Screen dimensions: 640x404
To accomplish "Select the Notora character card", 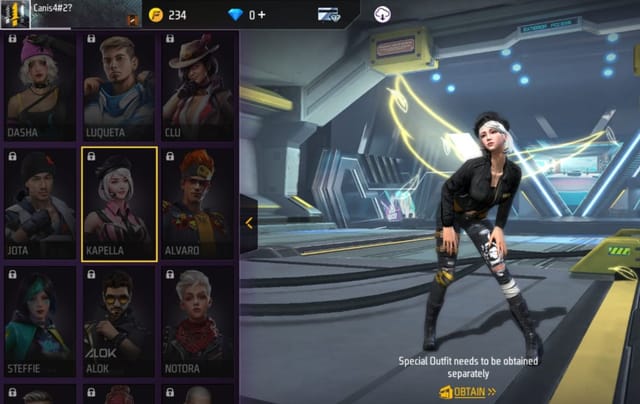I will [197, 322].
